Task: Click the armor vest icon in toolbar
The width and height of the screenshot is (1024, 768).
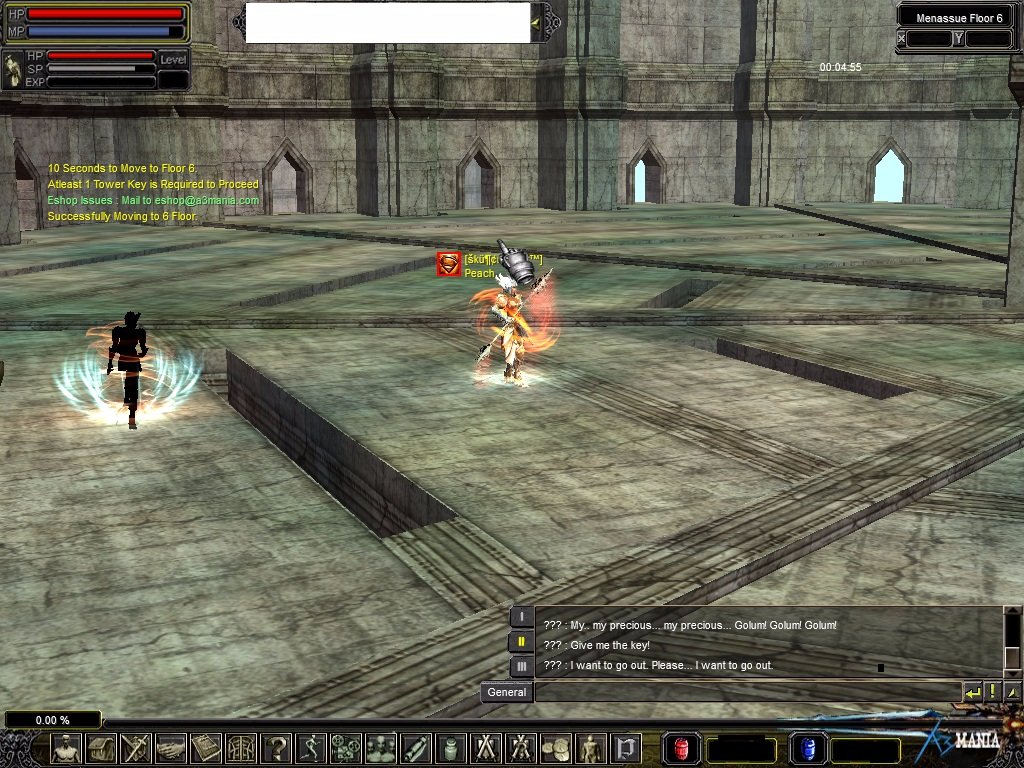Action: click(x=241, y=748)
